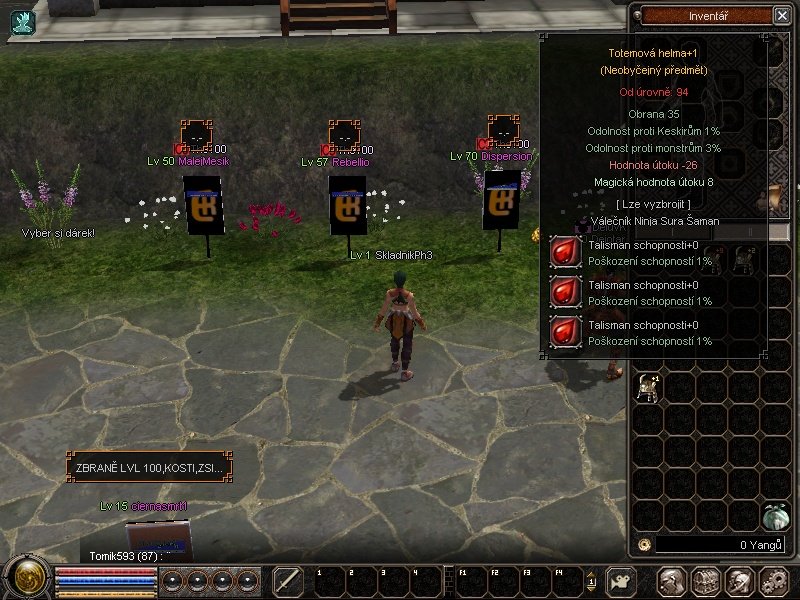Open the ZBRANĚ LVL 100 shop sign
The height and width of the screenshot is (600, 800).
(x=150, y=467)
